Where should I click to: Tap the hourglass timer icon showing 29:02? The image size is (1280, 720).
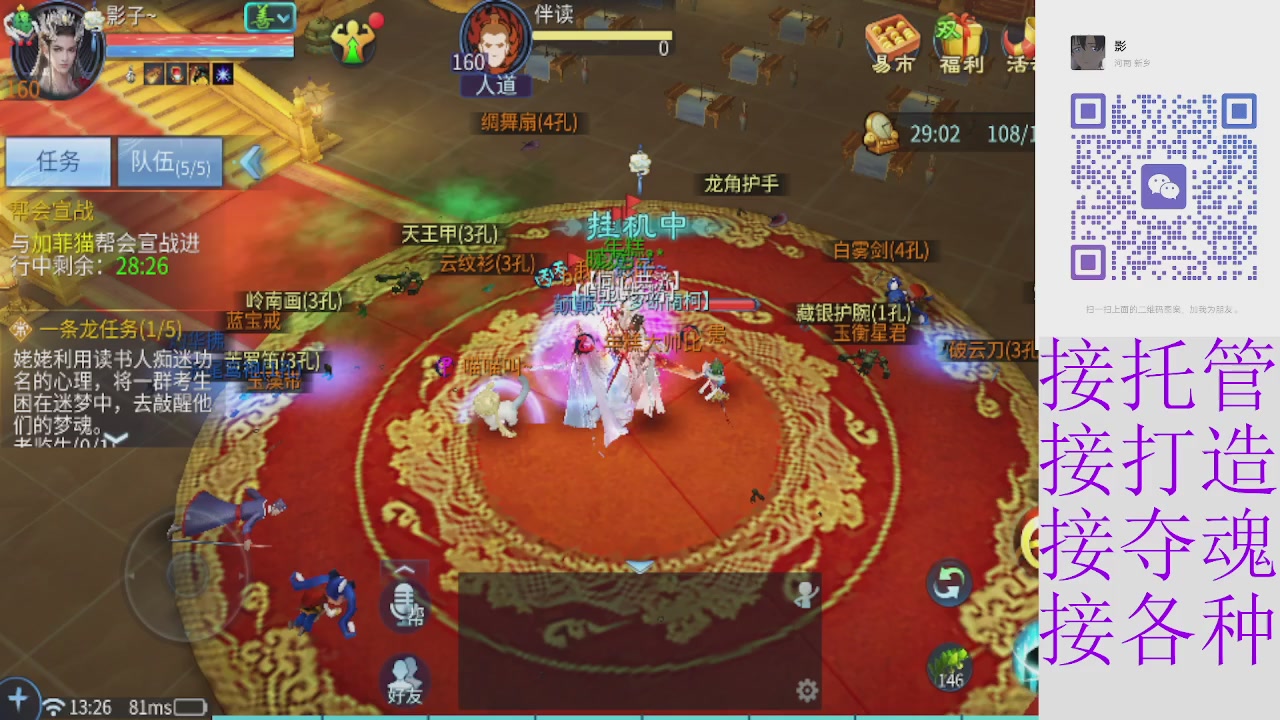coord(880,133)
